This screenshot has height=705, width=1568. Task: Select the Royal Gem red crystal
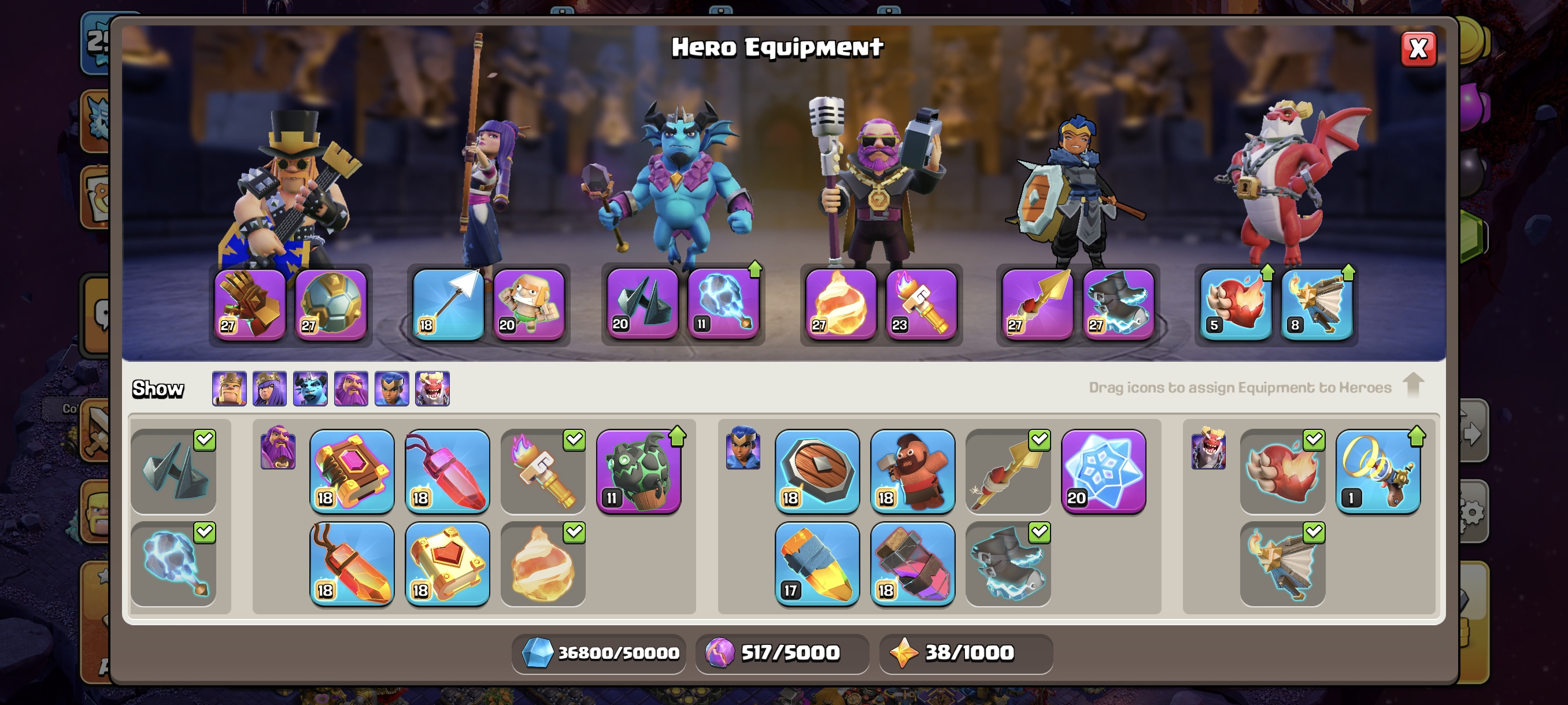(x=448, y=470)
